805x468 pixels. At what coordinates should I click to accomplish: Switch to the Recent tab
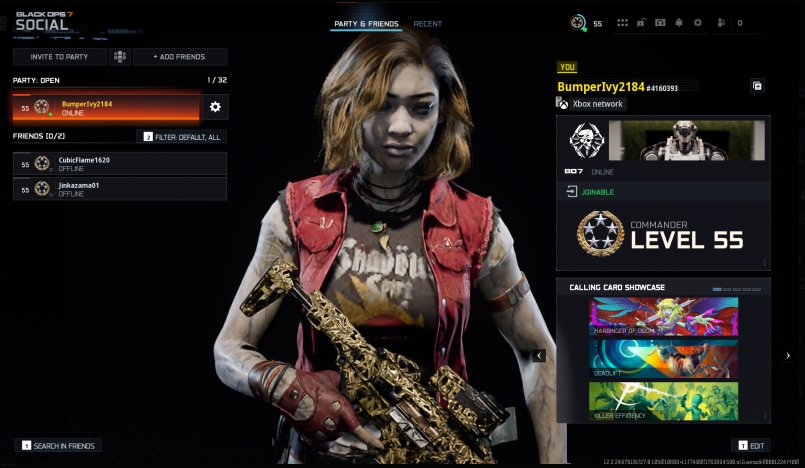click(428, 24)
